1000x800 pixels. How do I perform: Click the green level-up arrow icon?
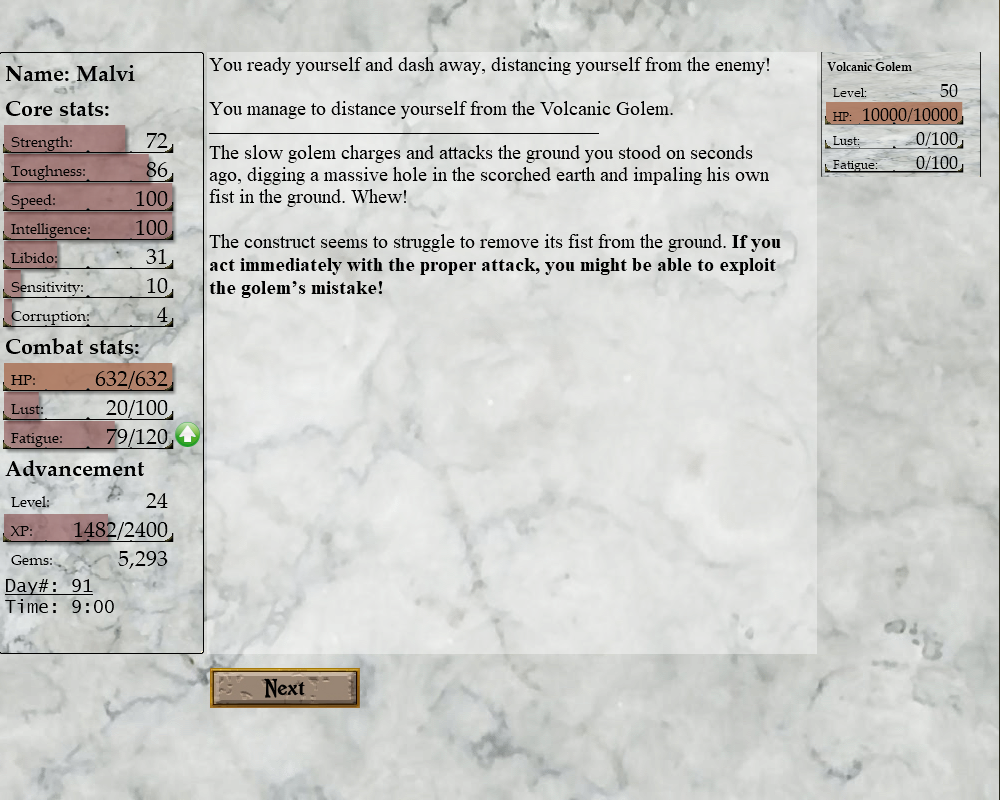188,435
